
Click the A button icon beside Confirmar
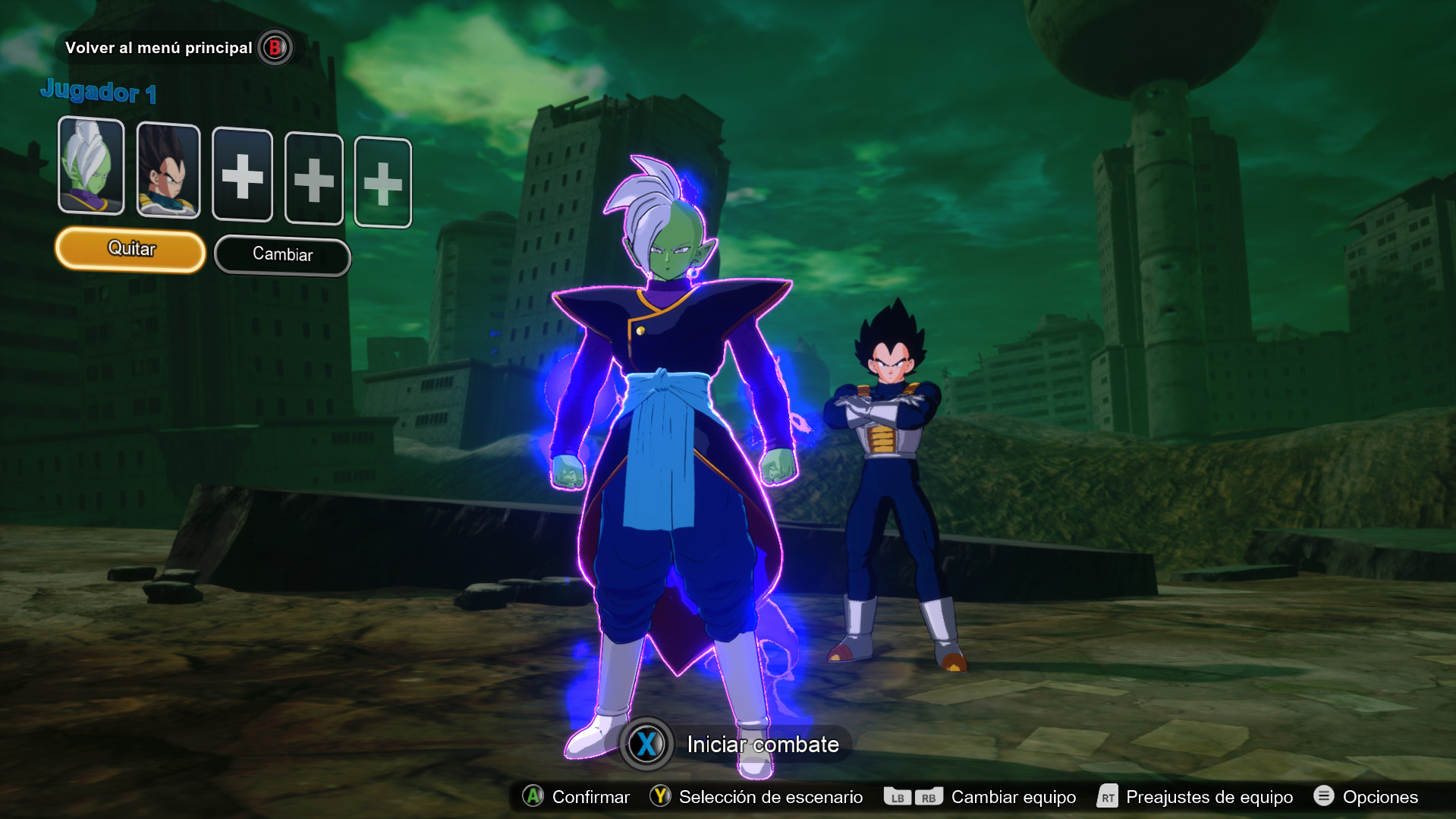tap(533, 797)
